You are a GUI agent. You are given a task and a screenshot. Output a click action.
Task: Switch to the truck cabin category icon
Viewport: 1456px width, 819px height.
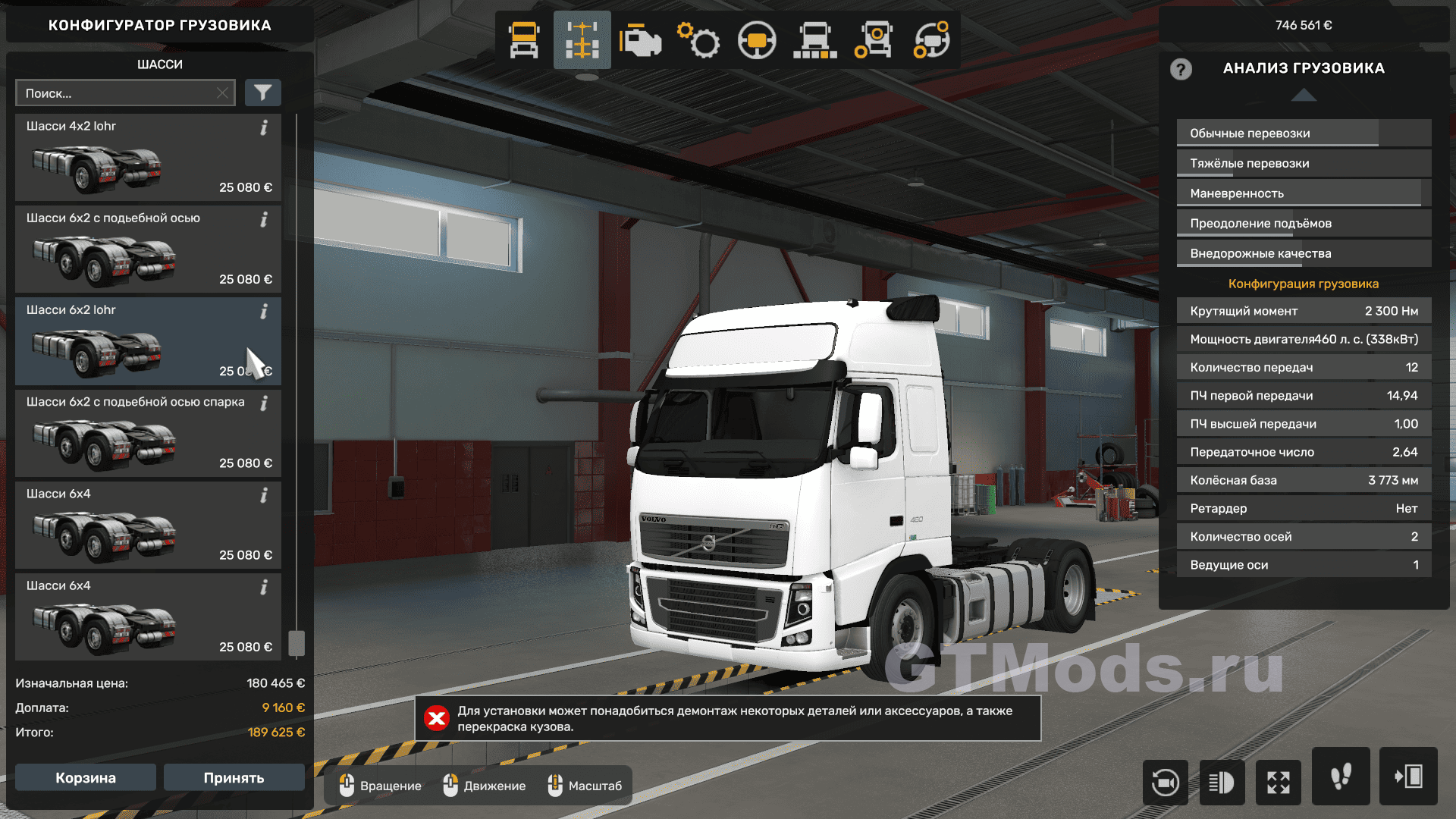[524, 40]
